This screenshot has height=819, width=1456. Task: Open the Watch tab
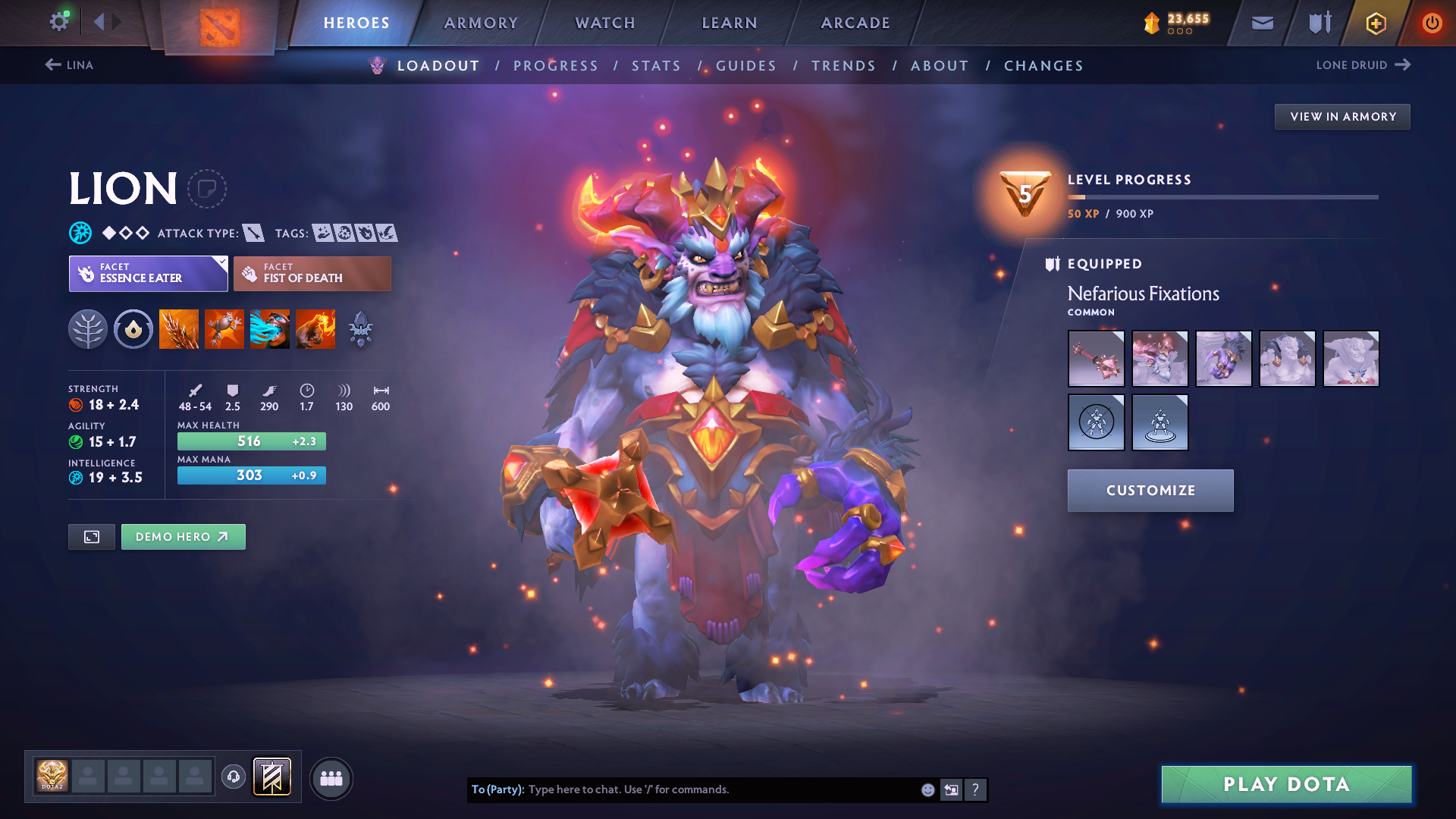[605, 23]
